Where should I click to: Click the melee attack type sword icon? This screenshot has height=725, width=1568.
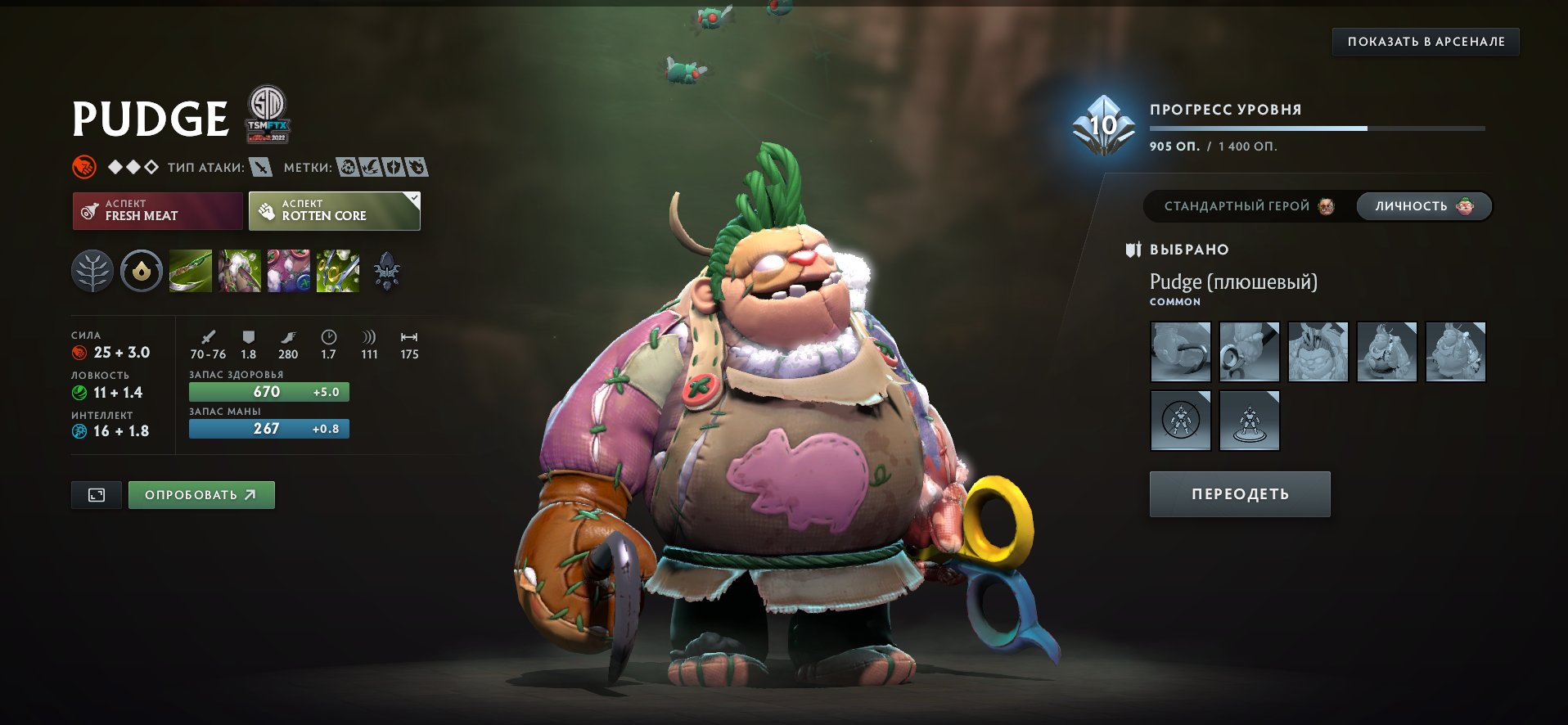(x=259, y=166)
